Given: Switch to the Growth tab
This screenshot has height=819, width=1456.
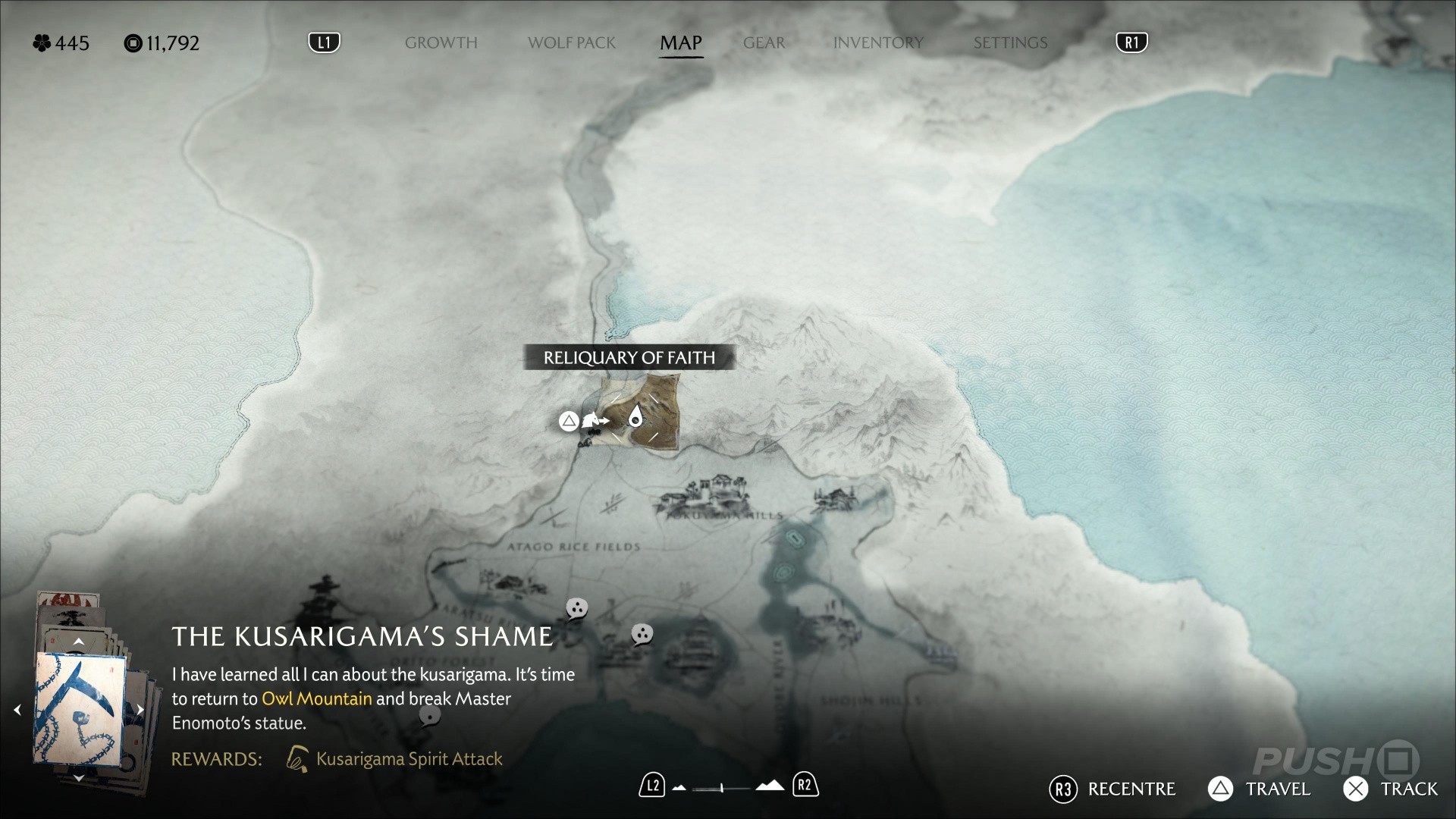Looking at the screenshot, I should tap(441, 43).
